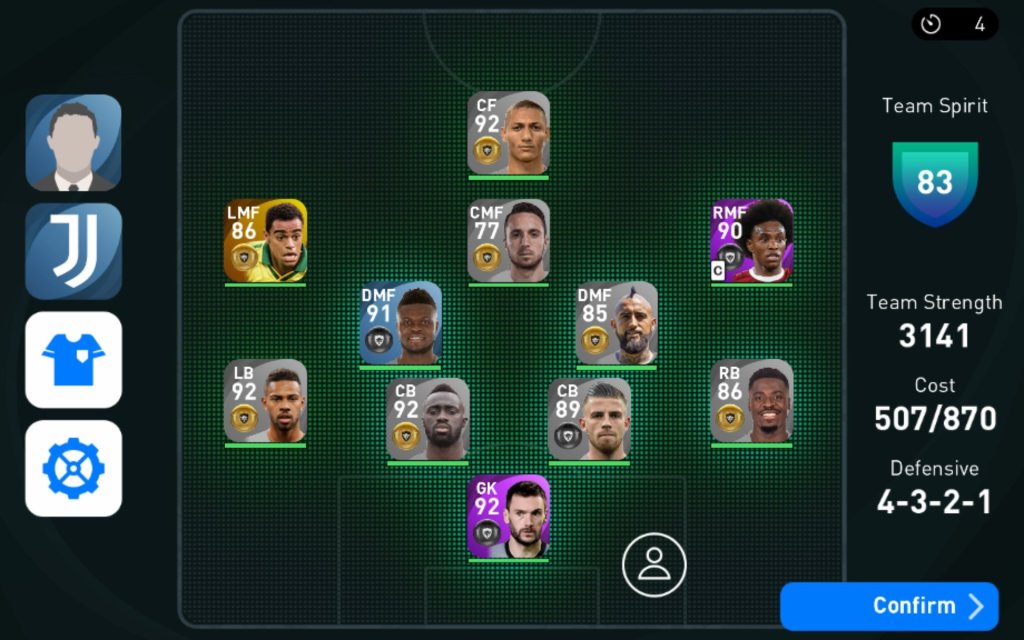Choose the DMF player rated 85
This screenshot has width=1024, height=640.
(617, 324)
